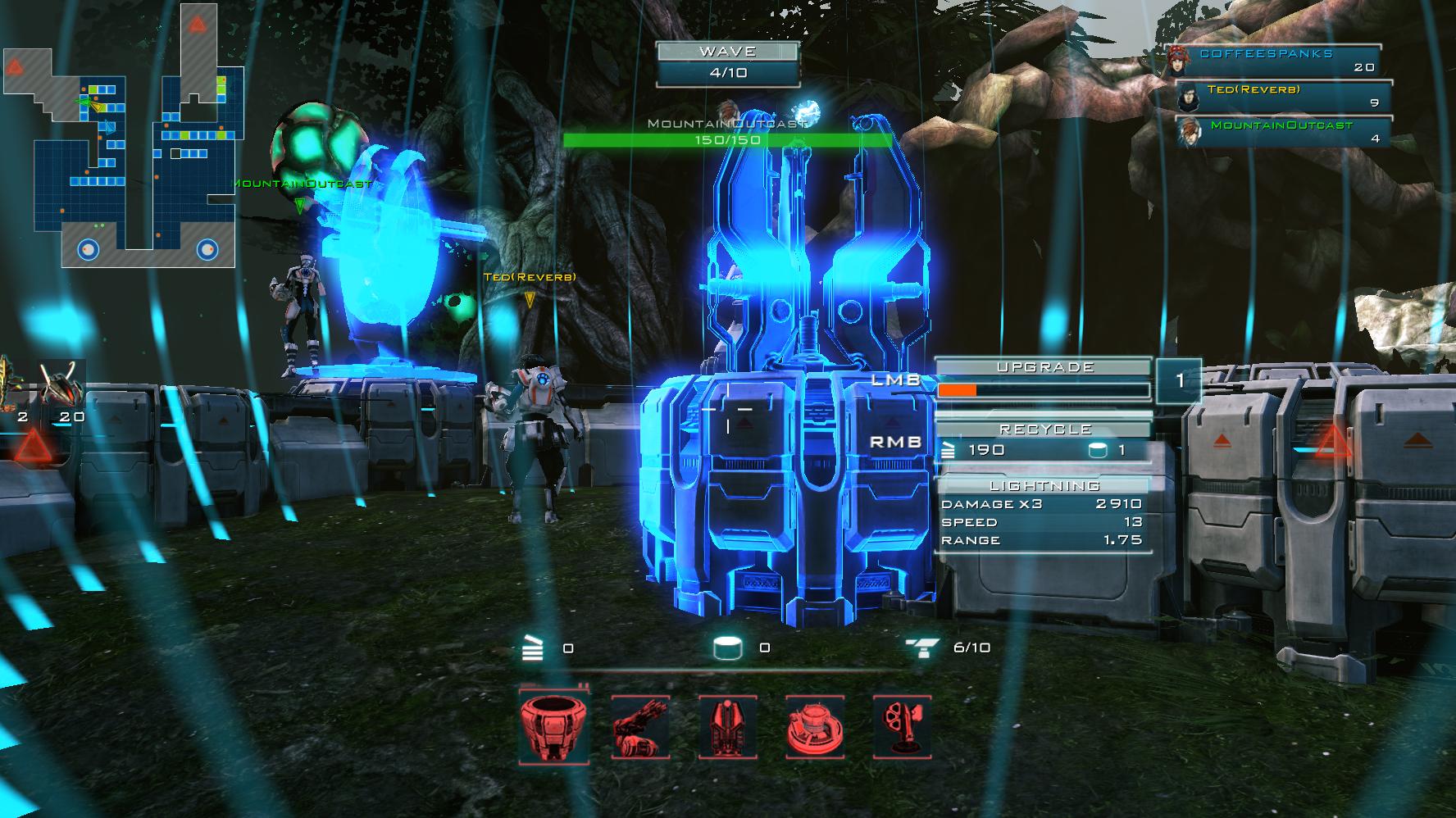Choose the gatling cannon tower slot
The image size is (1456, 818).
(641, 727)
